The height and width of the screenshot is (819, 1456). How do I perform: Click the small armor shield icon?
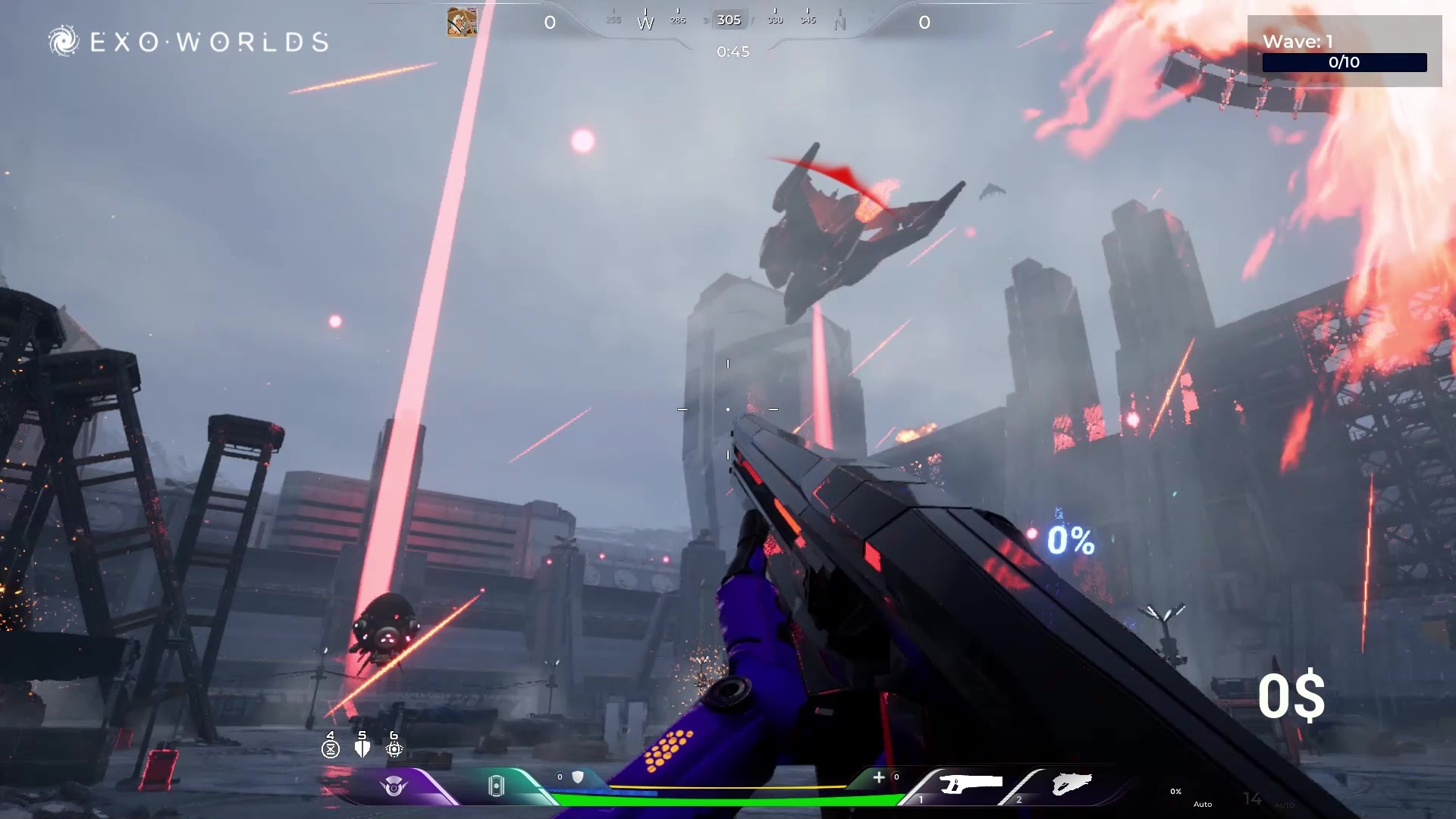pos(578,777)
